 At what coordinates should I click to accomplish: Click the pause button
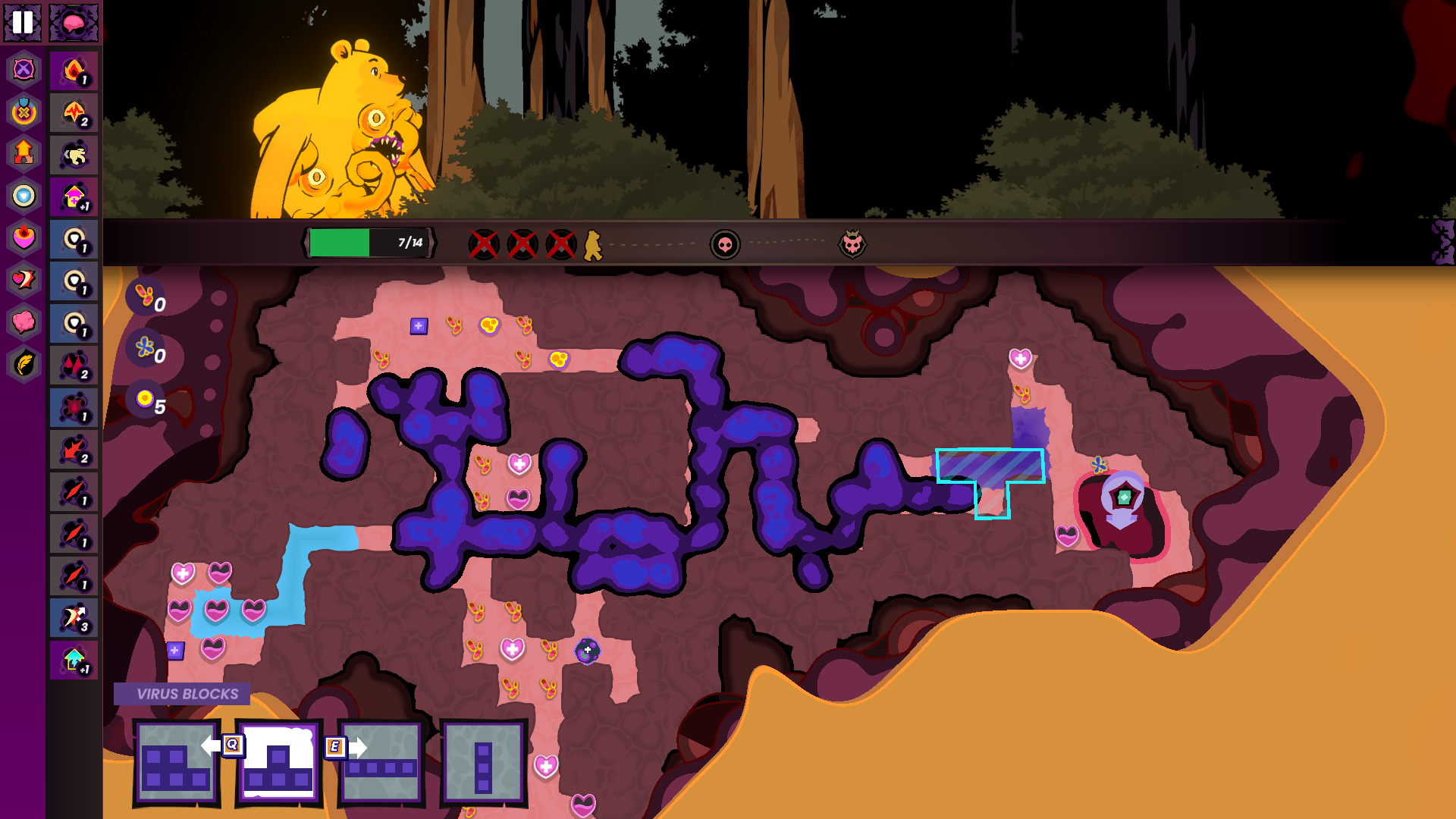click(x=22, y=23)
